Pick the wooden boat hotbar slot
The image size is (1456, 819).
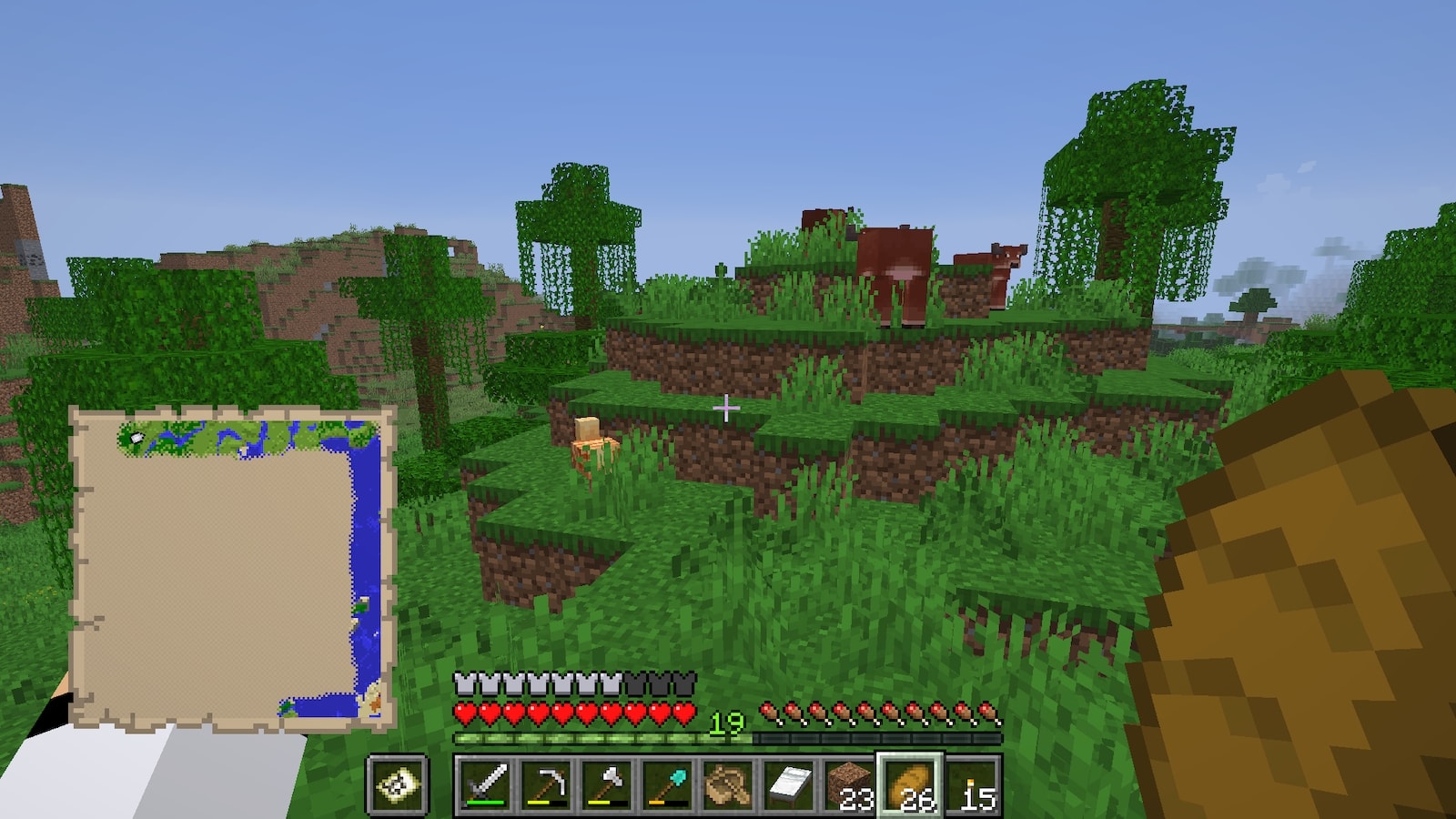point(728,784)
